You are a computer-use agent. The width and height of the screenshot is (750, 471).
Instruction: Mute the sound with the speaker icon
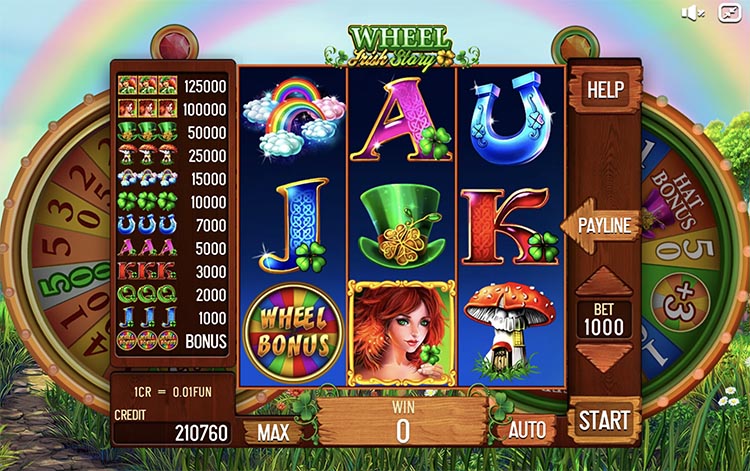693,12
